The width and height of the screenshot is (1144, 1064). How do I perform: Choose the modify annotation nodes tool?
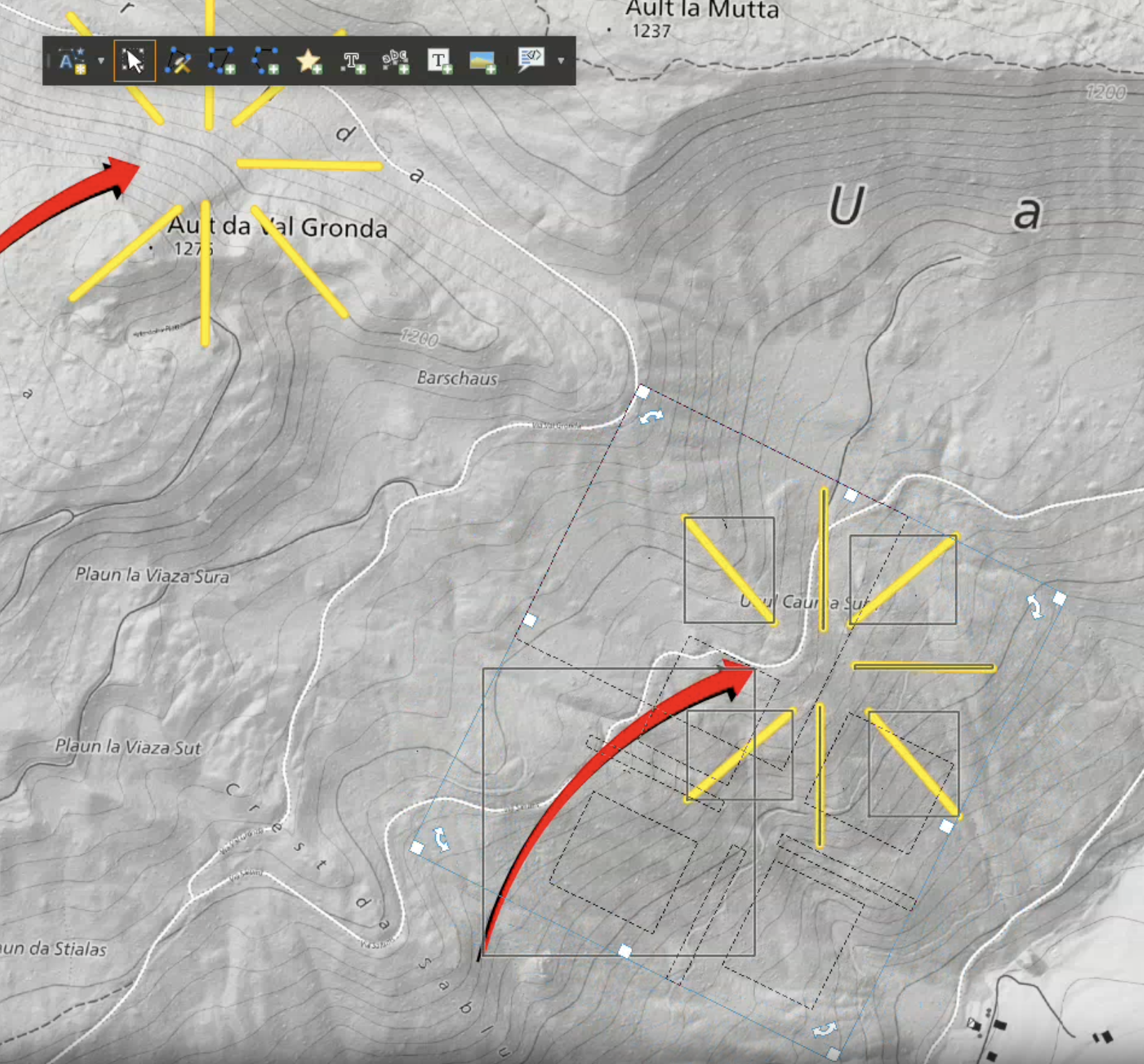click(x=178, y=61)
